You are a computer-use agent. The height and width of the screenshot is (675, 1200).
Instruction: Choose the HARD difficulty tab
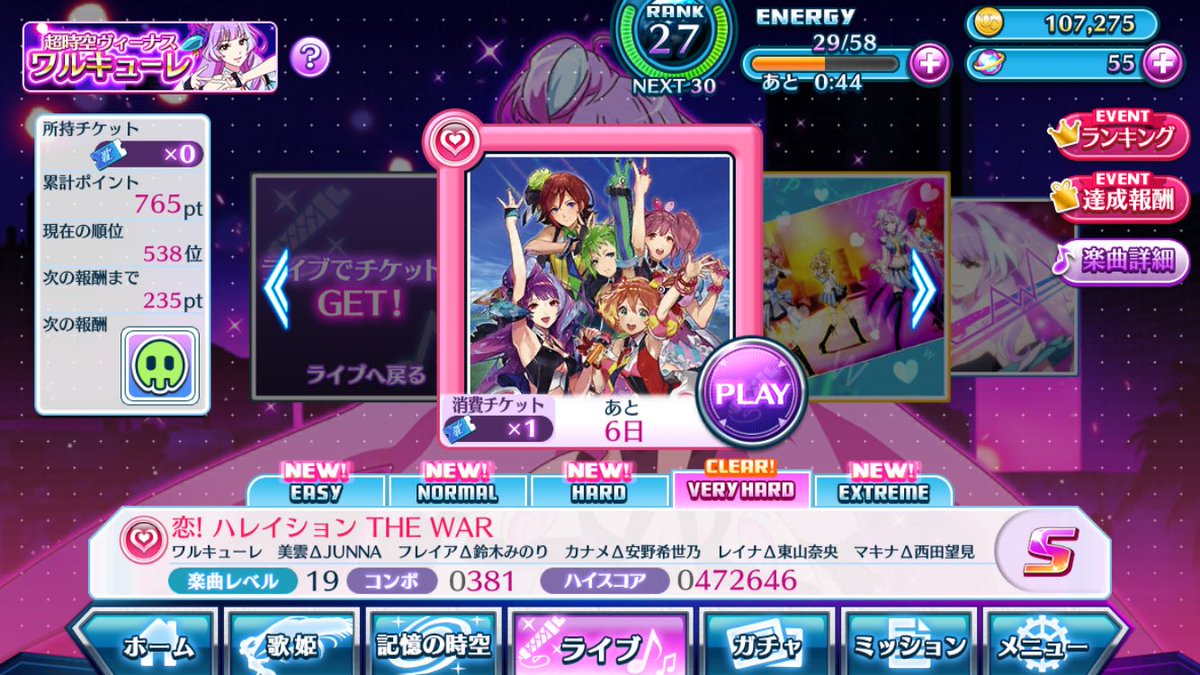point(600,490)
